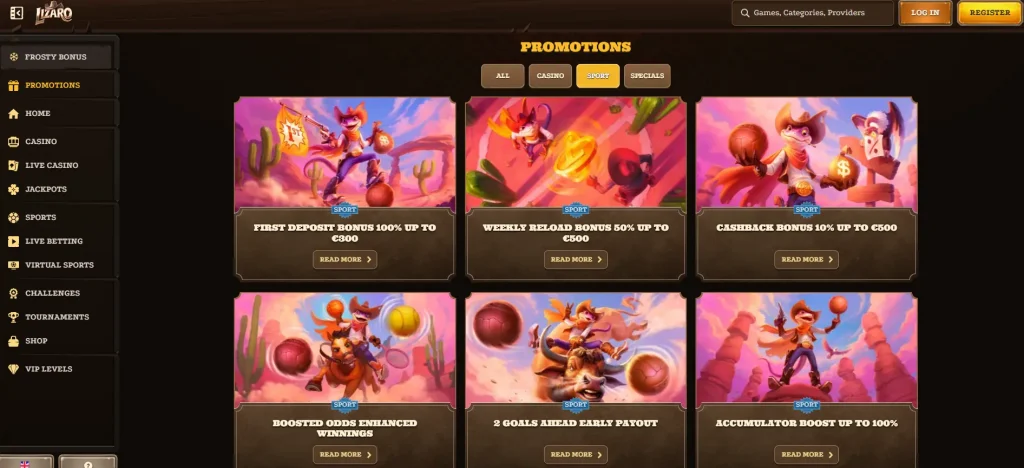Viewport: 1024px width, 468px height.
Task: Open the Accumulator Boost promotion image
Action: coord(806,348)
